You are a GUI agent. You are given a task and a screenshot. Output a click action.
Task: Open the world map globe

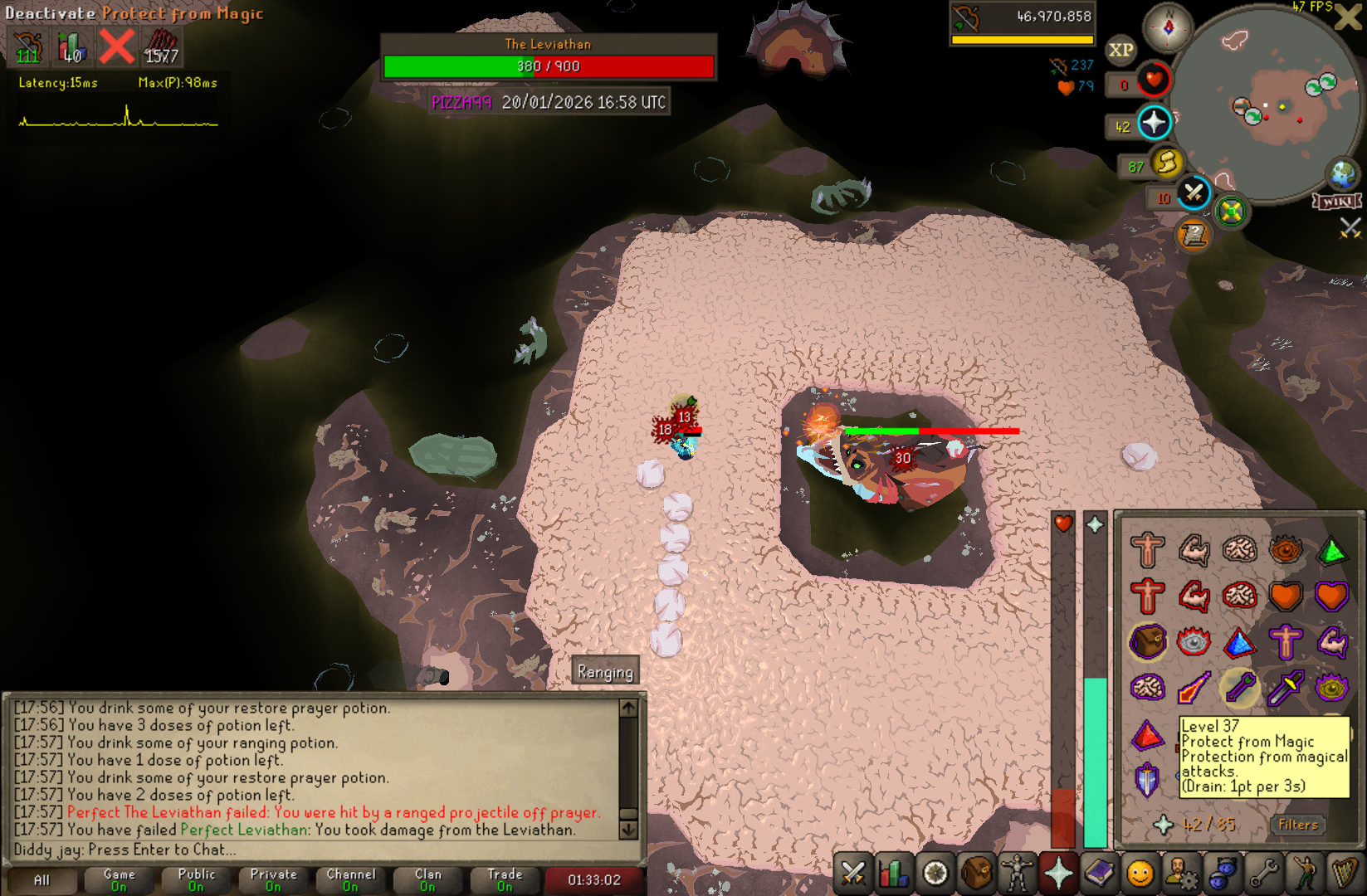point(1342,174)
